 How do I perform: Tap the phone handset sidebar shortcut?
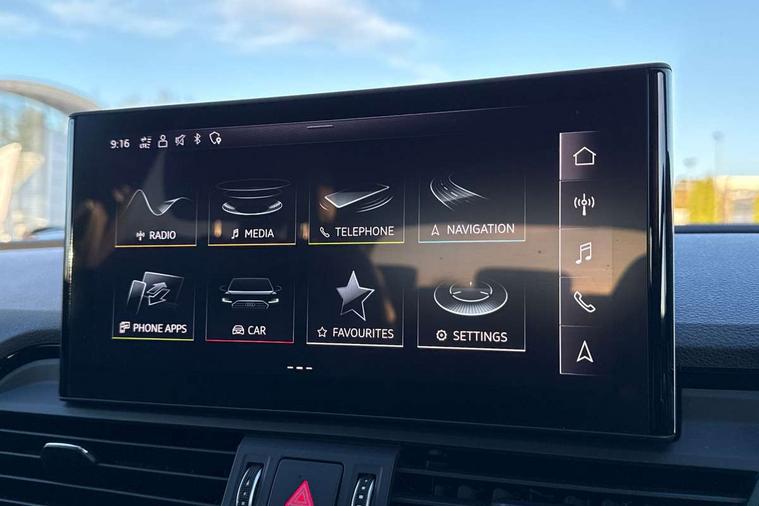point(584,301)
